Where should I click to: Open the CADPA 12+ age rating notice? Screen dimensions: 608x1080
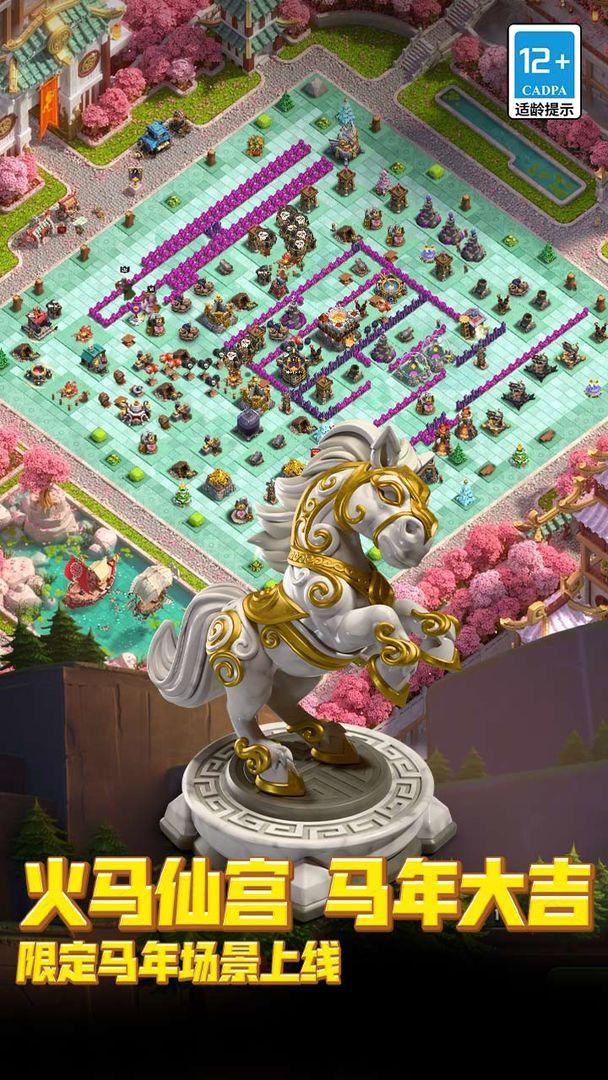(x=546, y=72)
